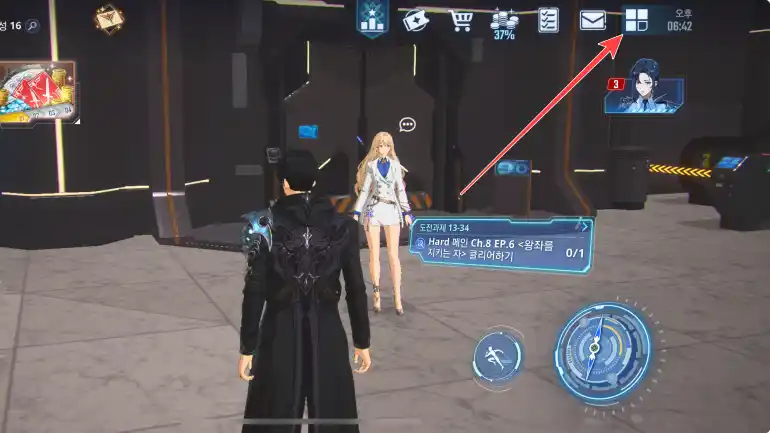This screenshot has width=770, height=433.
Task: Tap the sprint running-figure button
Action: pos(497,355)
